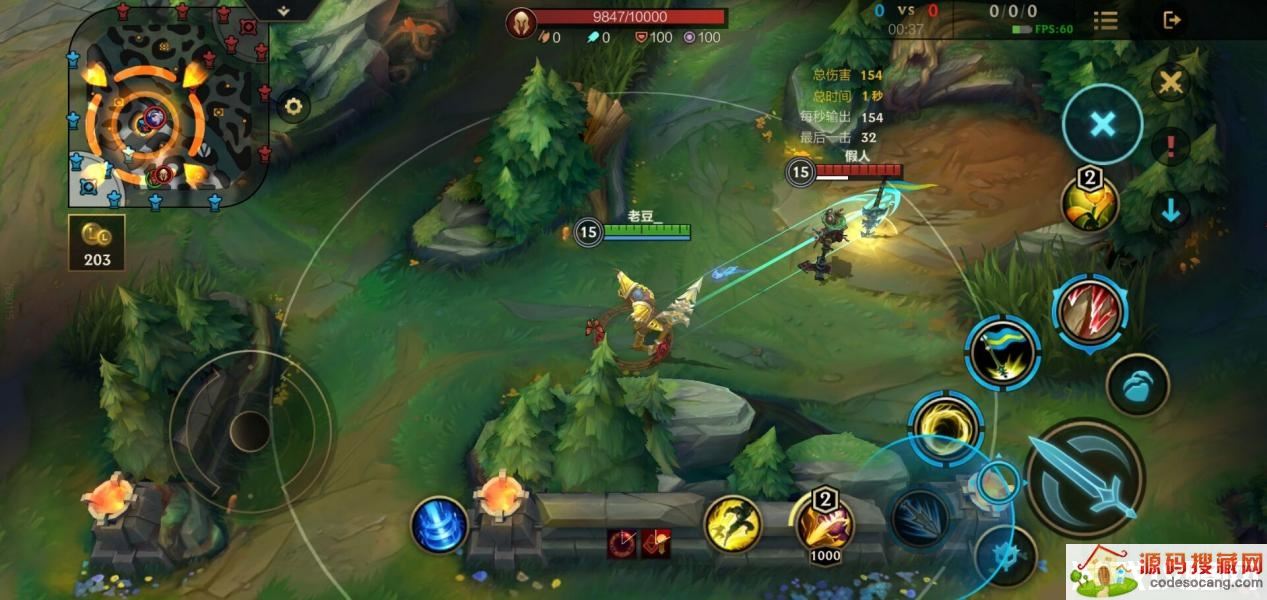The width and height of the screenshot is (1267, 600).
Task: Click the exit match icon
Action: pyautogui.click(x=1172, y=19)
